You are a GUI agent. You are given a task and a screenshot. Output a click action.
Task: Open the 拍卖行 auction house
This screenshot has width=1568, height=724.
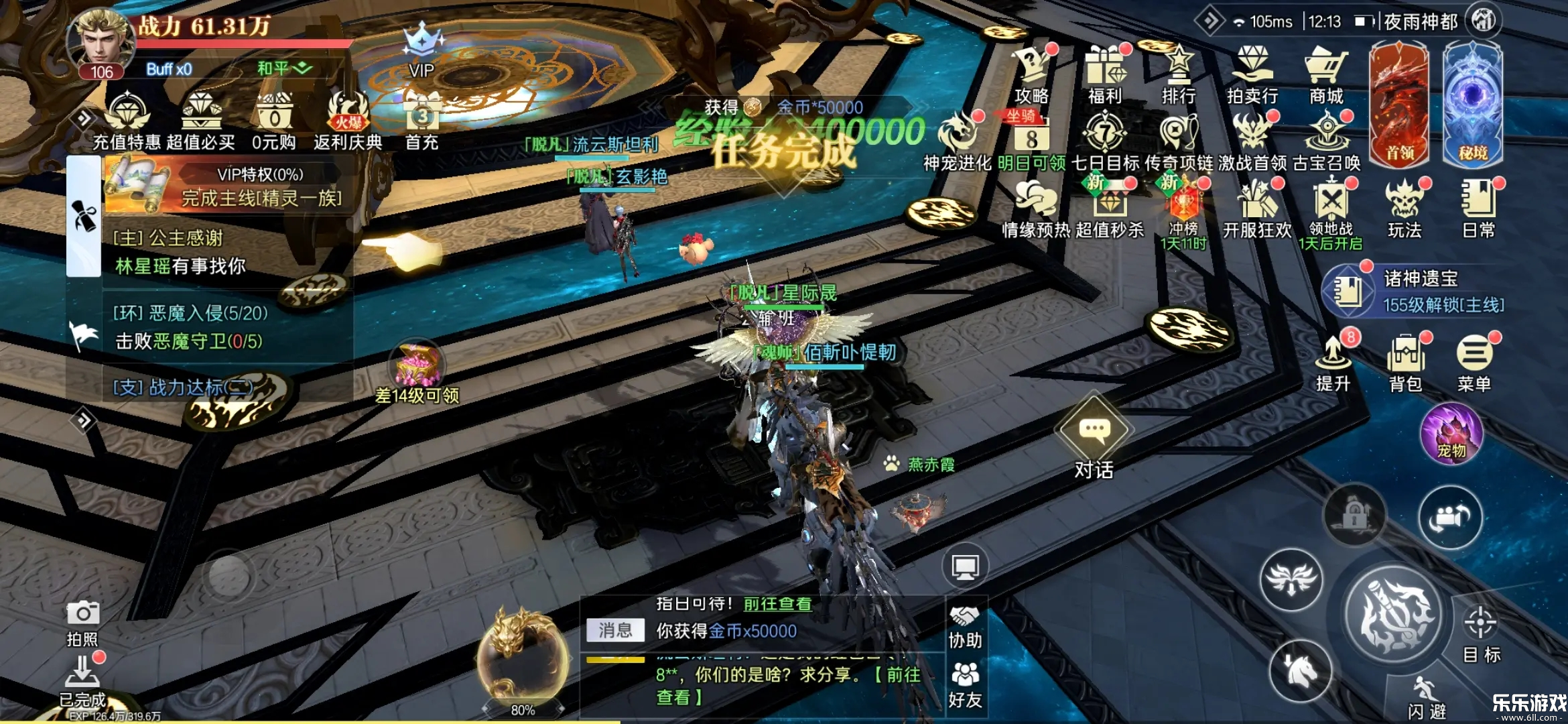coord(1252,75)
